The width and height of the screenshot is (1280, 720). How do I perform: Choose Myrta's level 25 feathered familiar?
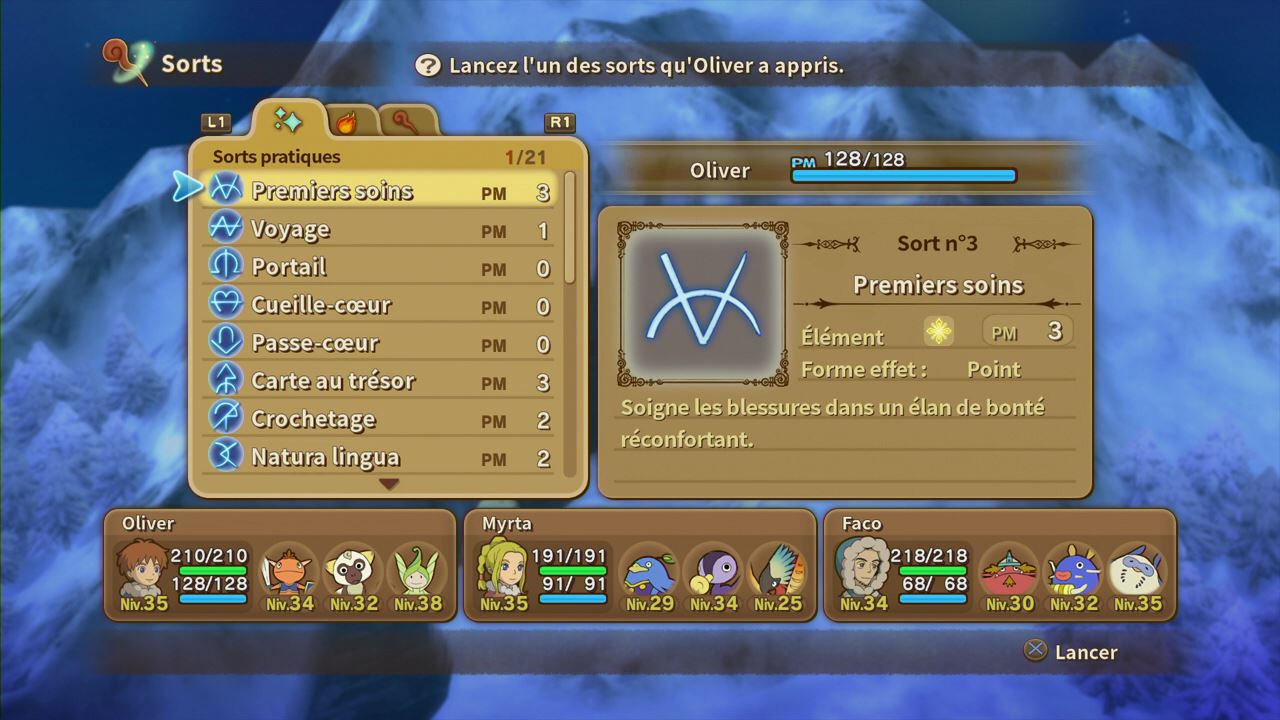pyautogui.click(x=777, y=573)
